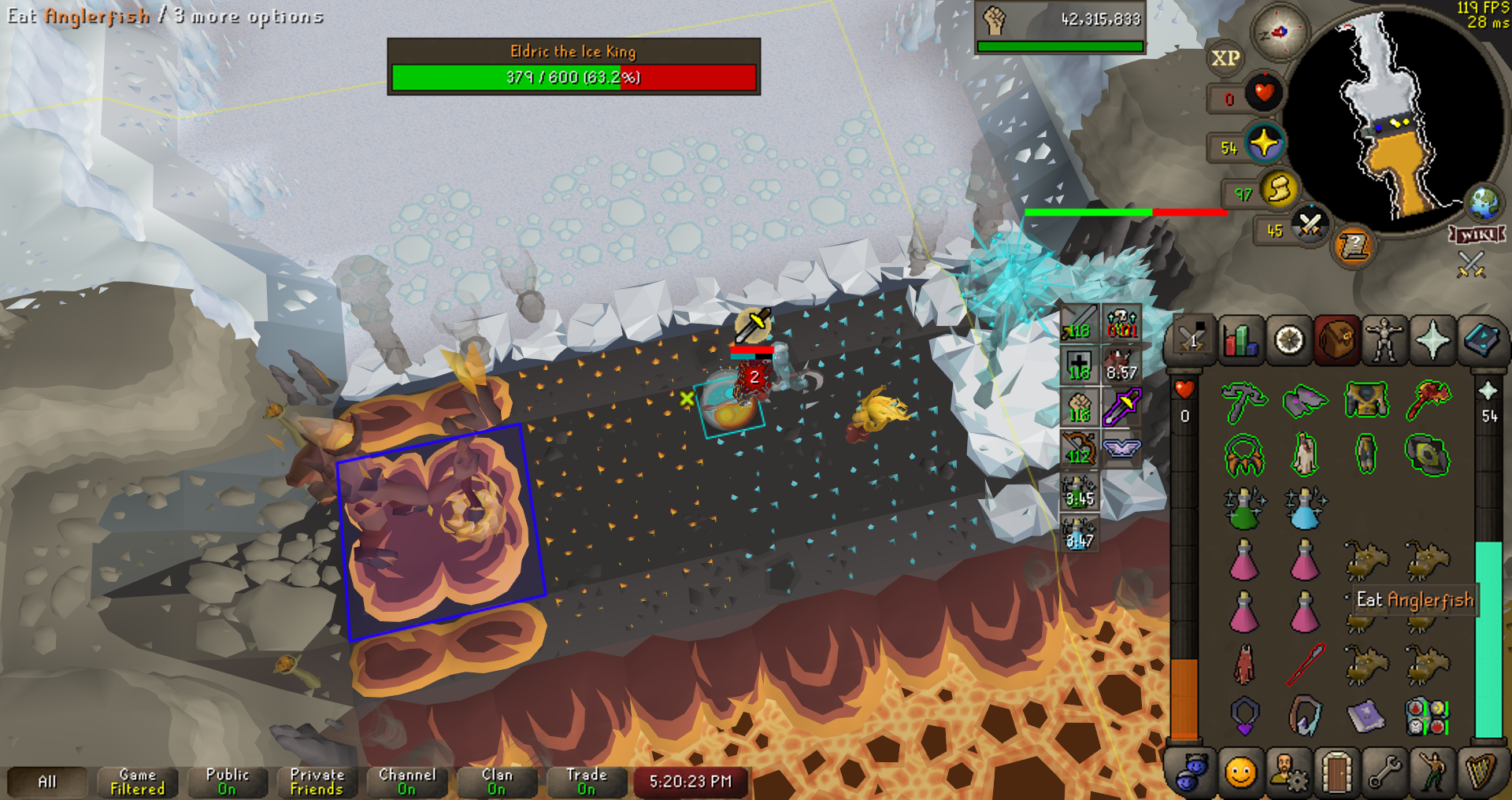Select the purple spellbook item in inventory
This screenshot has width=1512, height=800.
(1366, 717)
